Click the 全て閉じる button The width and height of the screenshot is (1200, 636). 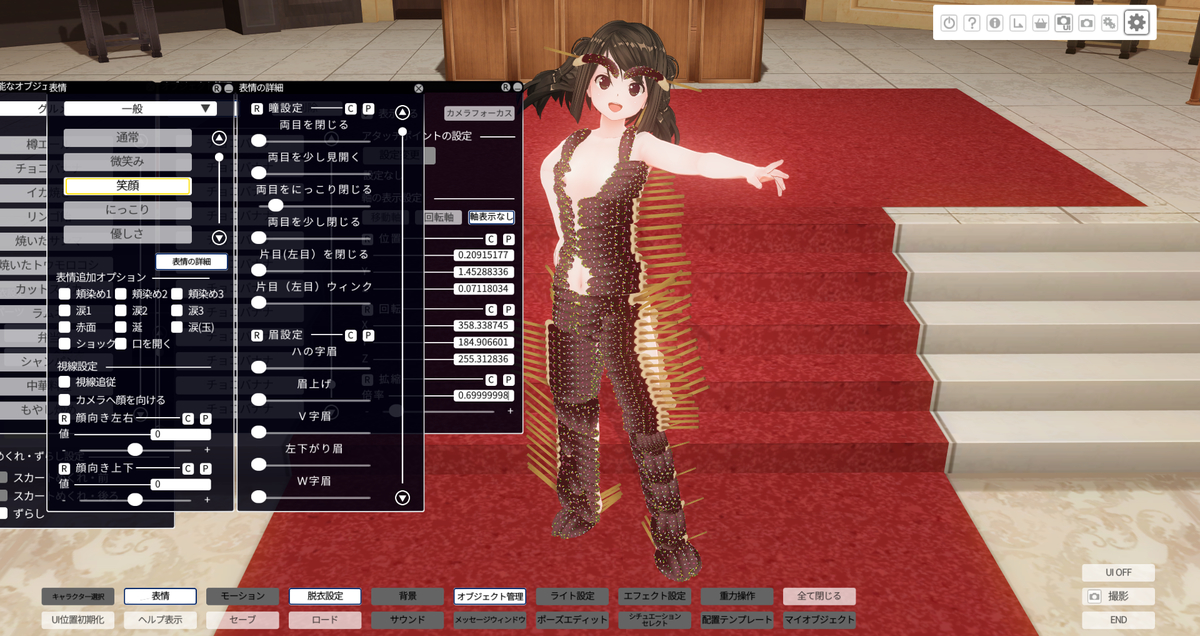click(x=819, y=596)
